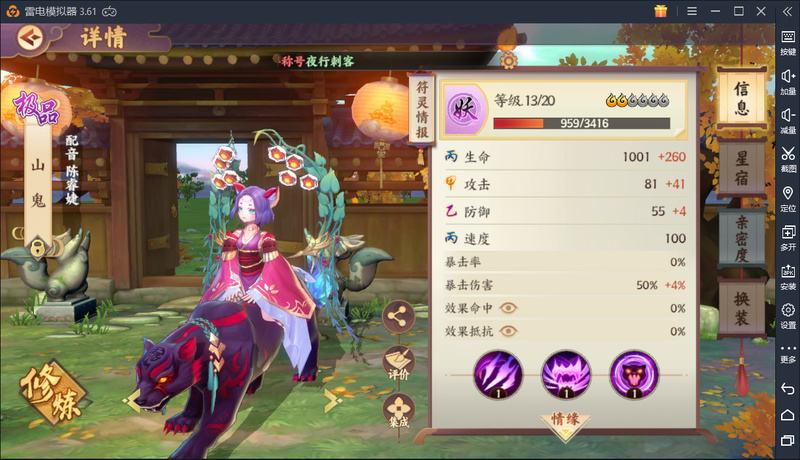Take a screenshot with emulator 截图 tool
The image size is (800, 460).
pos(788,156)
